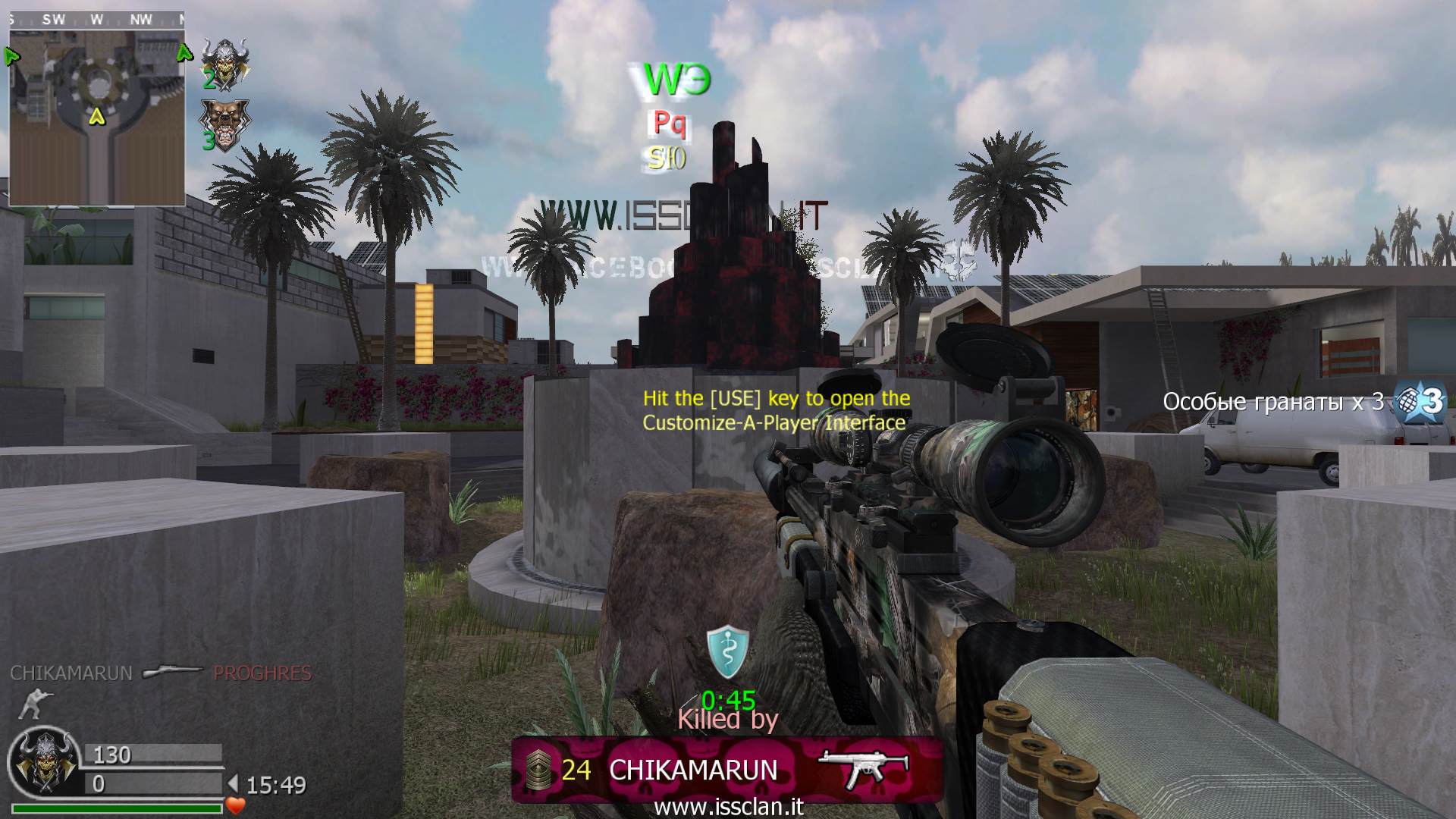Select the CHIKAMARUN killer name panel

point(693,770)
